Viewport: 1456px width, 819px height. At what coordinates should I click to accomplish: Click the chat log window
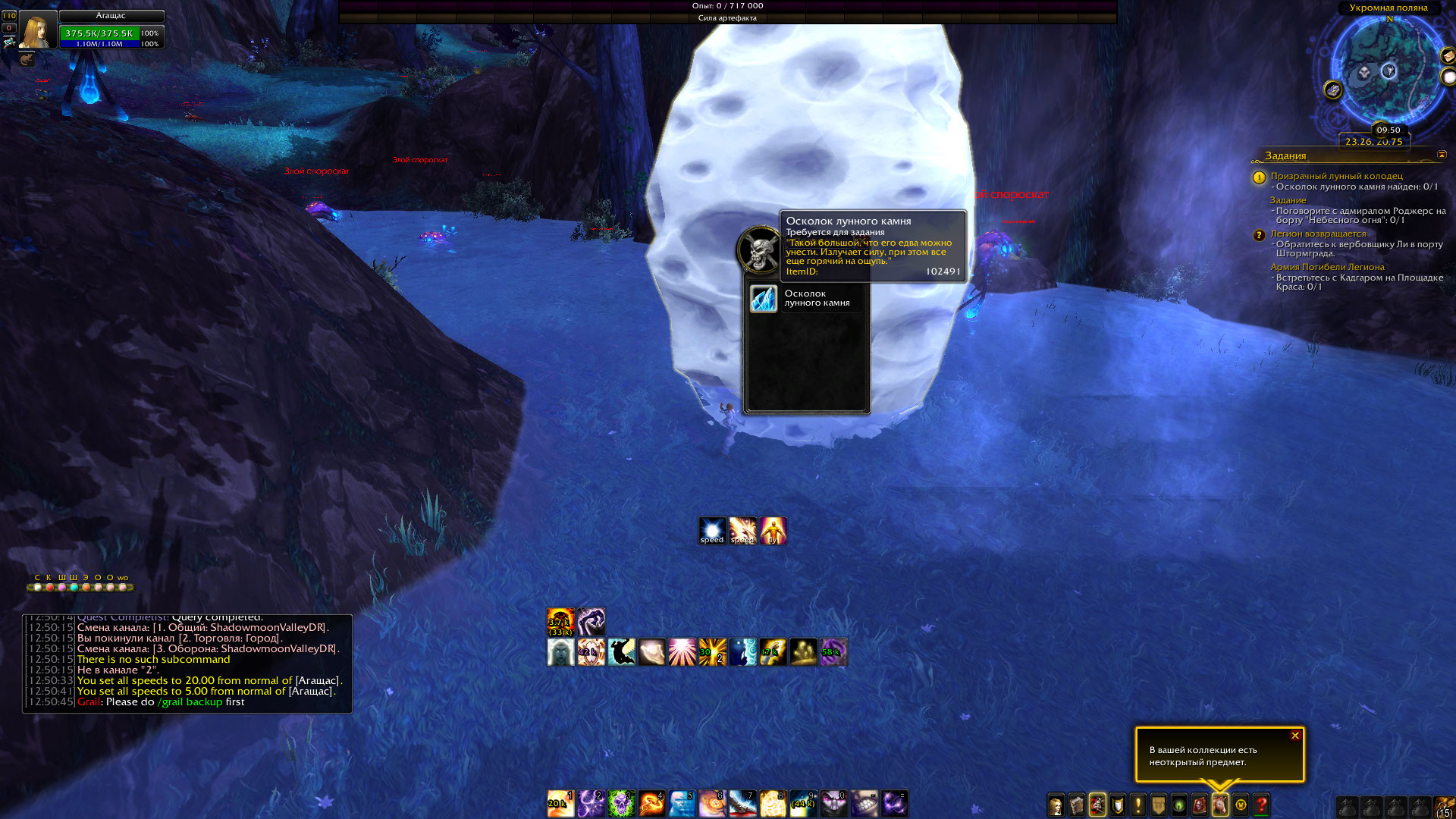pyautogui.click(x=187, y=664)
